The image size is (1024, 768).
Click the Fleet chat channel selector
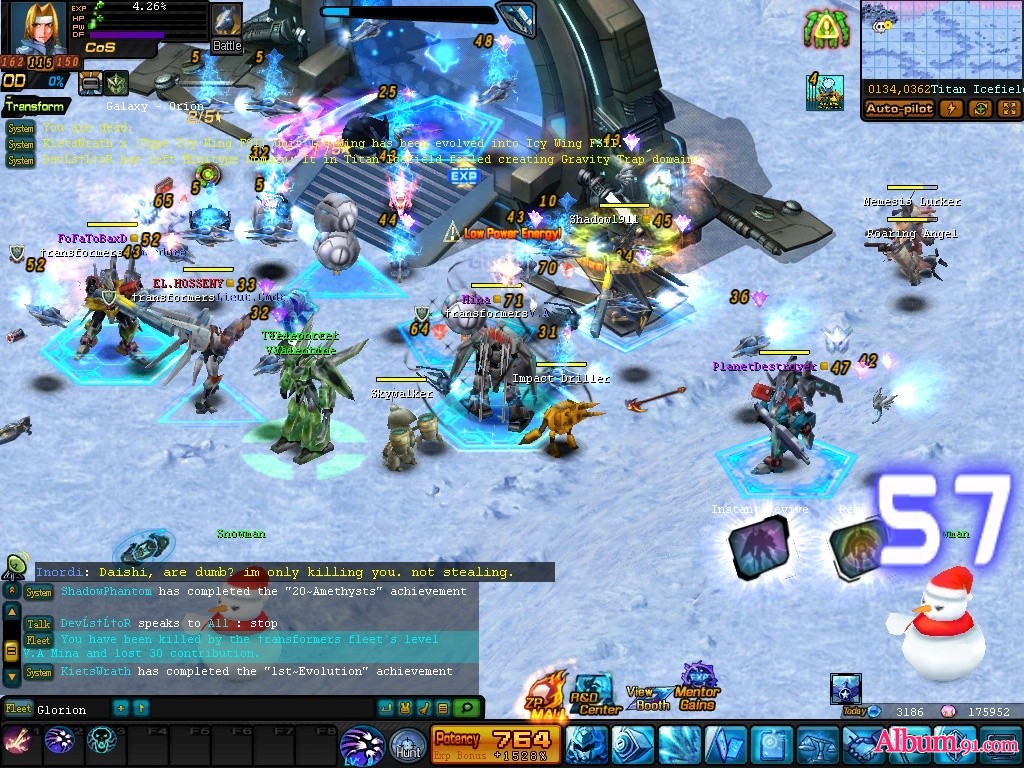coord(18,709)
